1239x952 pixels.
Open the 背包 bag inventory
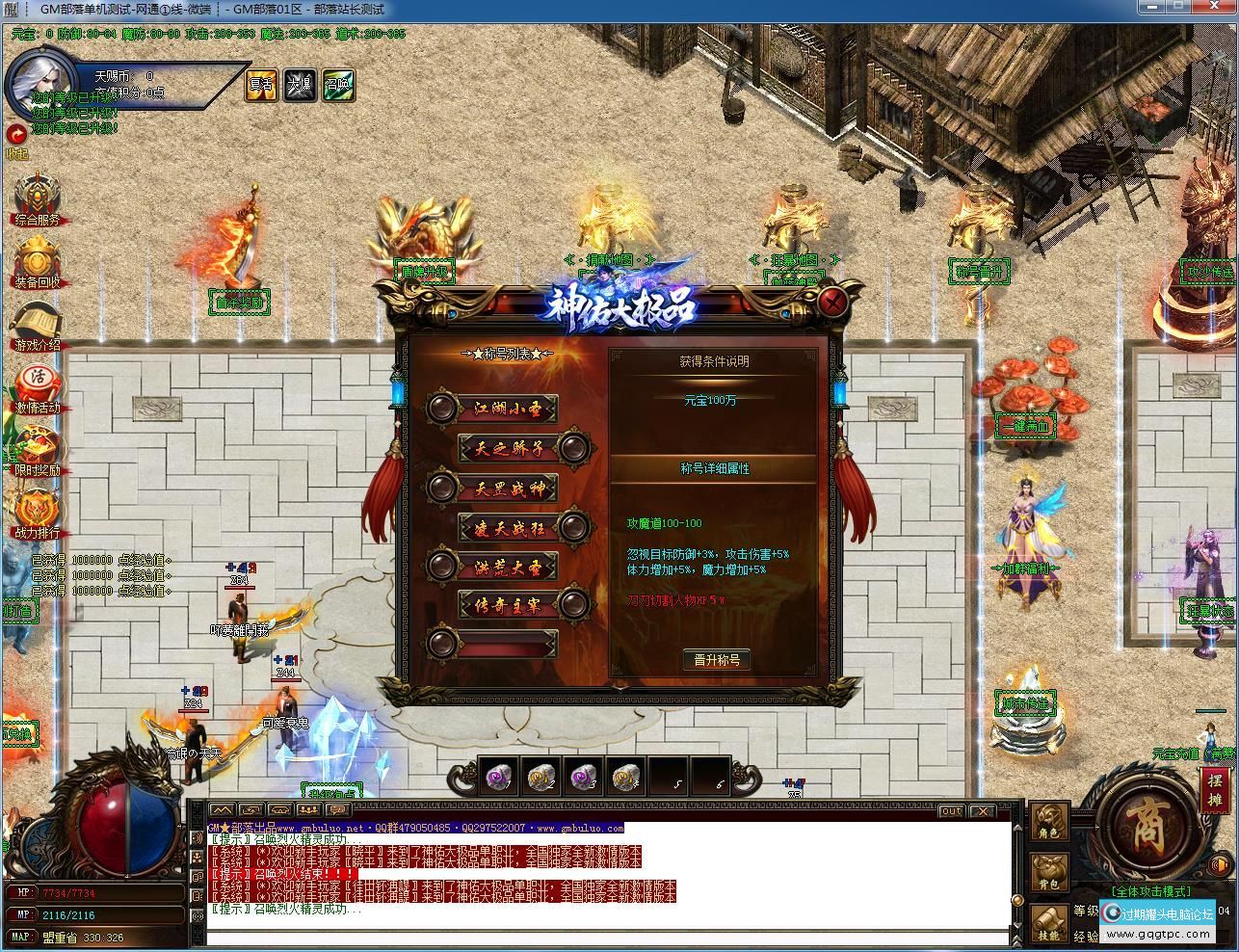point(1049,873)
